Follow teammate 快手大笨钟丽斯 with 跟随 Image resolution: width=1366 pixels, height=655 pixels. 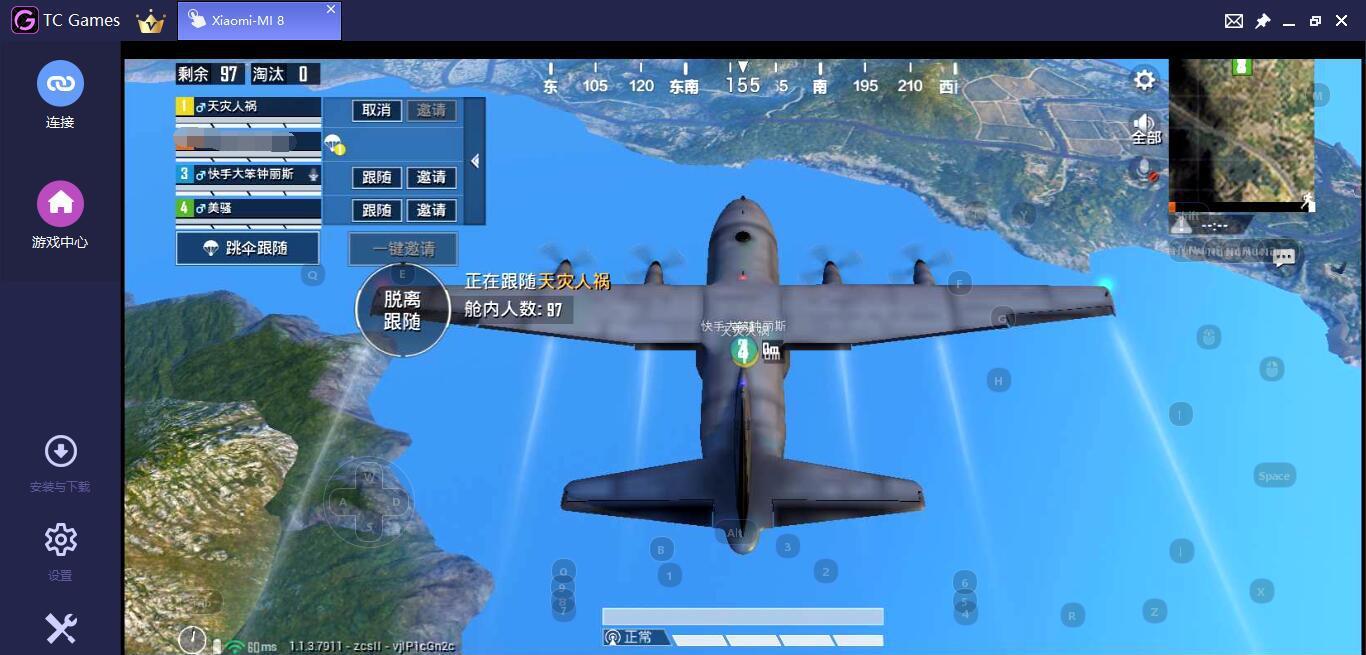tap(376, 177)
